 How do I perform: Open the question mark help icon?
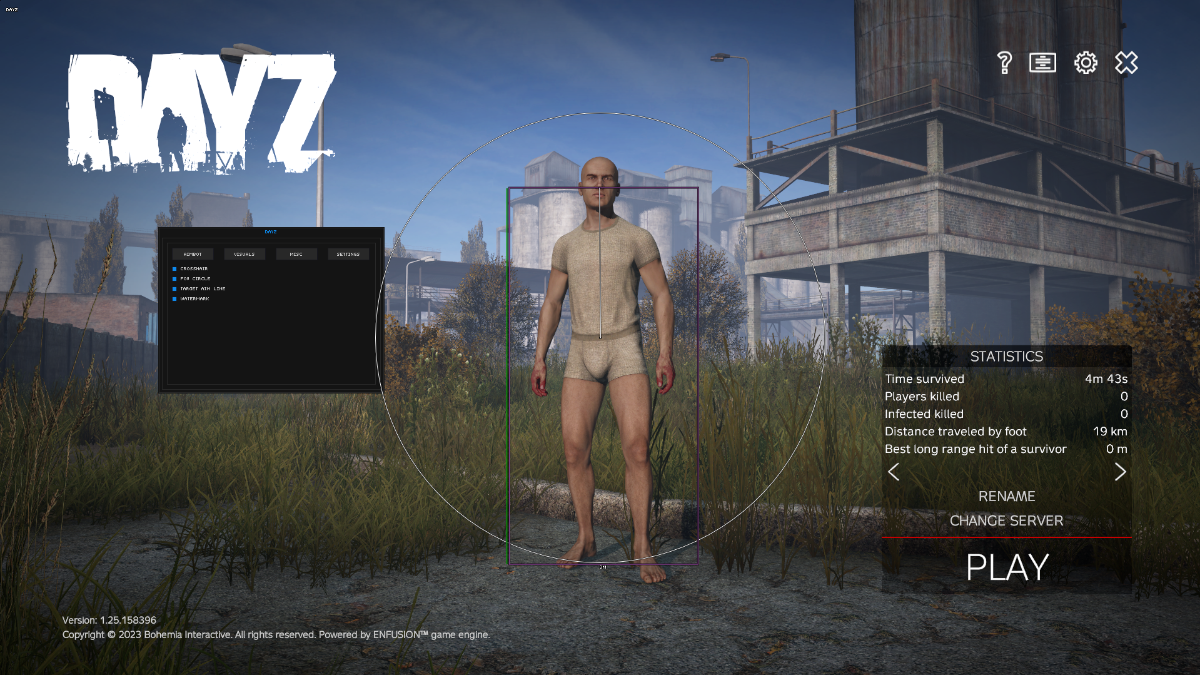point(1005,63)
